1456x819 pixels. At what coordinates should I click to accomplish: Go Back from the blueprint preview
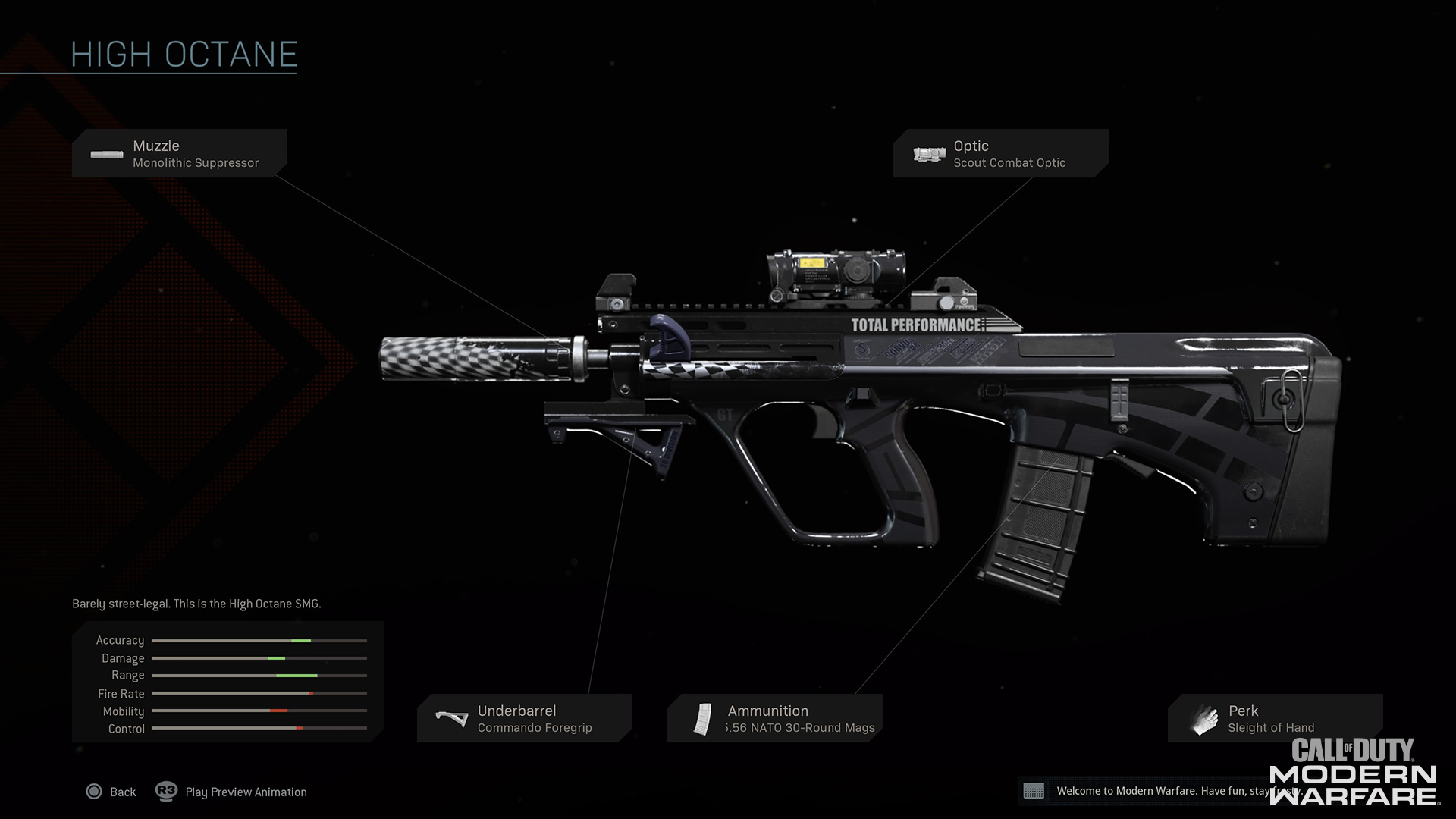tap(111, 792)
